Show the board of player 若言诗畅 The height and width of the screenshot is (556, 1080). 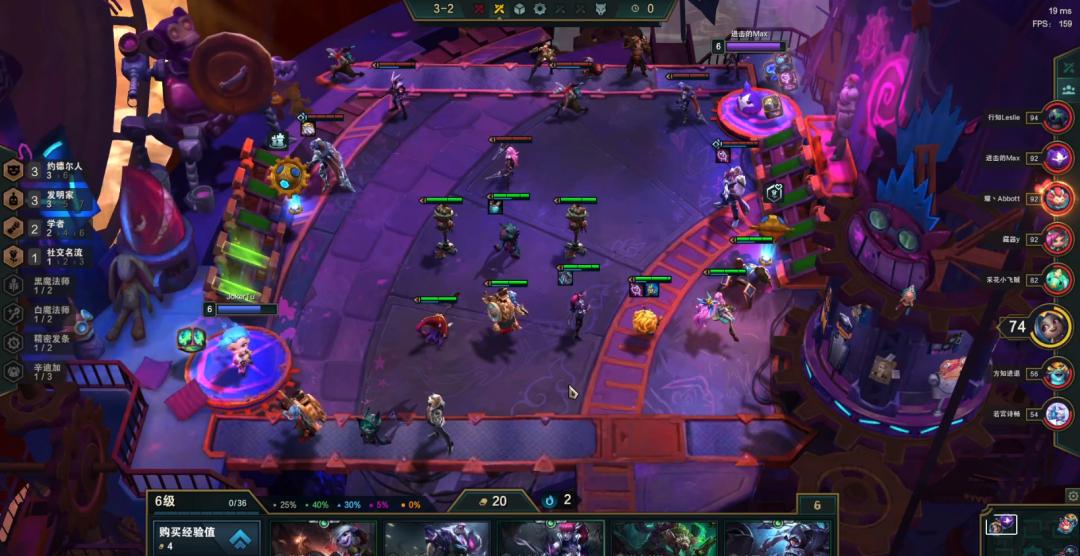coord(1056,413)
